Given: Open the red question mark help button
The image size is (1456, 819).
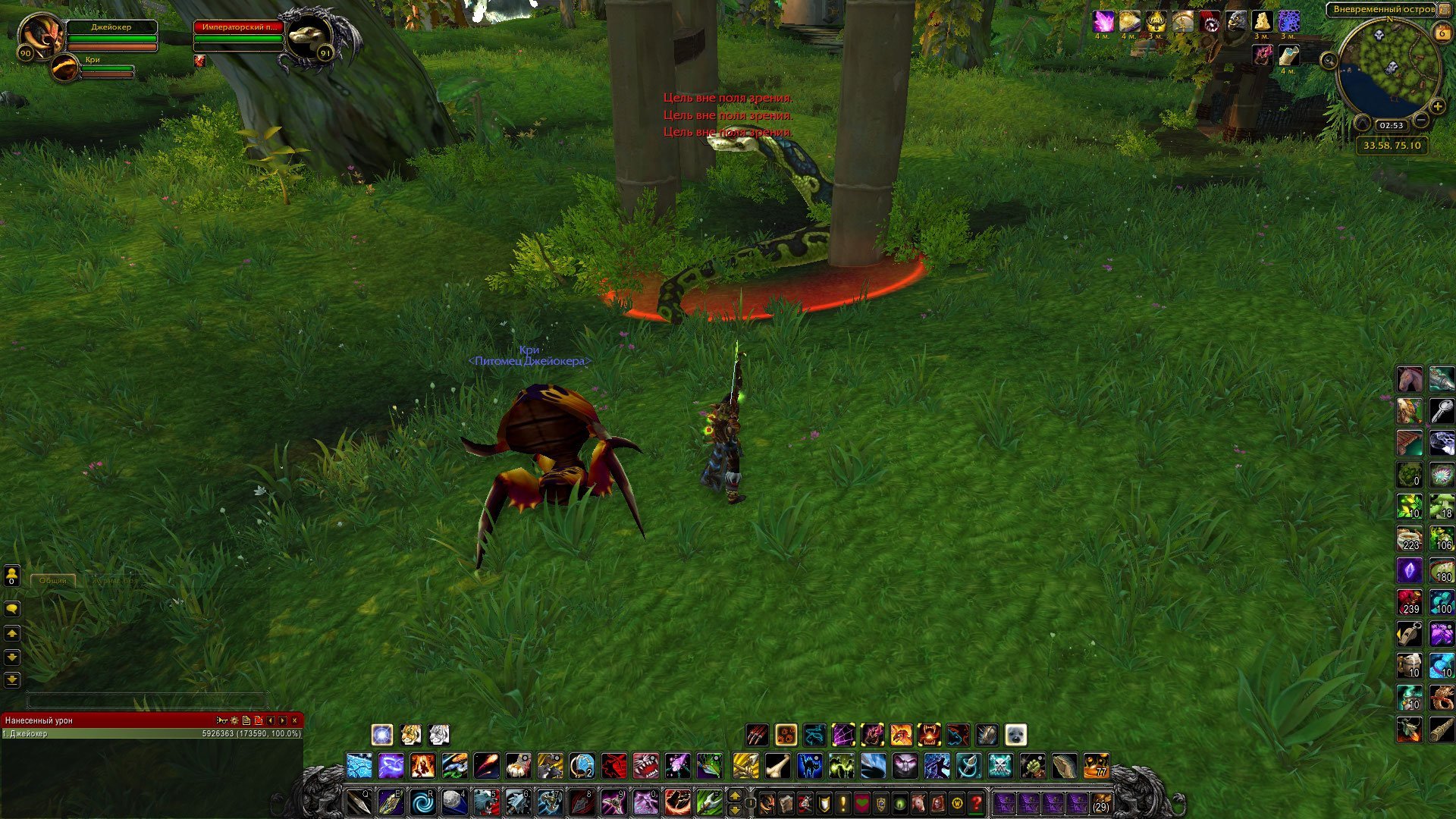Looking at the screenshot, I should (x=977, y=802).
